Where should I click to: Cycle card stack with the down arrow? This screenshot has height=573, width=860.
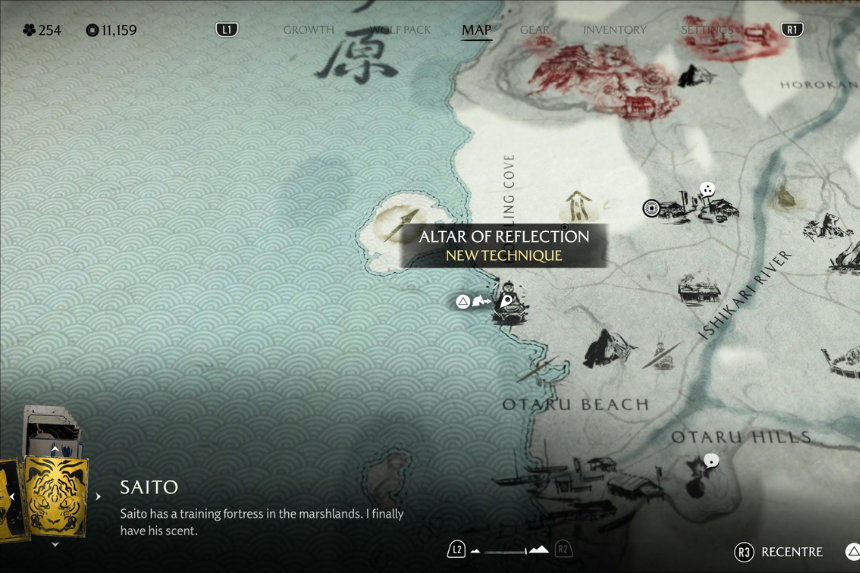click(55, 545)
